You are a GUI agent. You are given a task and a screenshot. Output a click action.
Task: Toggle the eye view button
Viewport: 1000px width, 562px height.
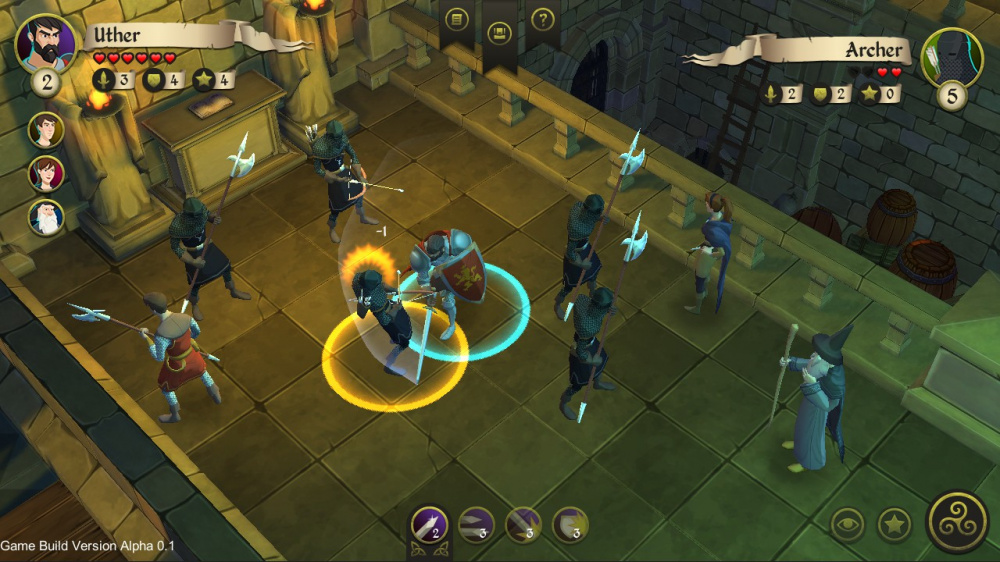pos(848,524)
